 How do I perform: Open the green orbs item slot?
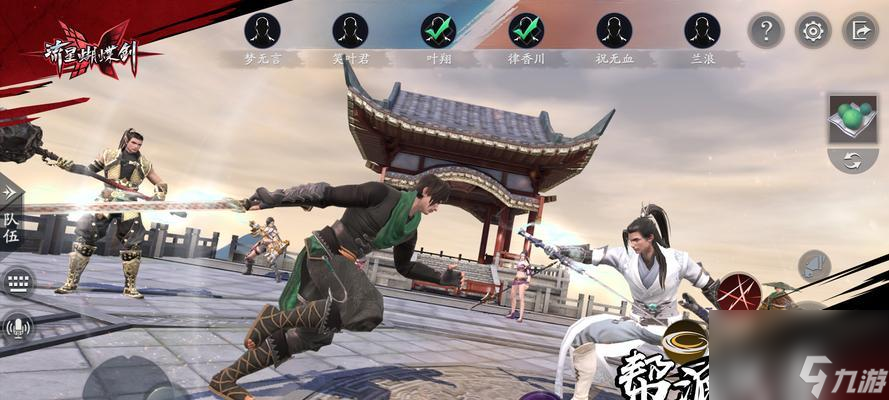(x=853, y=118)
